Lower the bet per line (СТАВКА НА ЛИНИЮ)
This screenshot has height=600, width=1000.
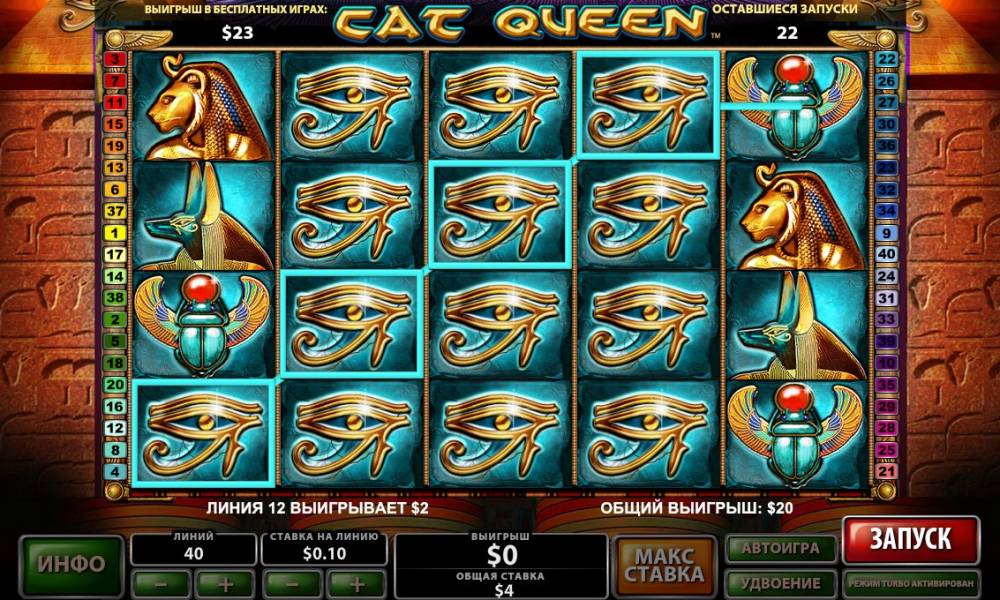[x=291, y=583]
